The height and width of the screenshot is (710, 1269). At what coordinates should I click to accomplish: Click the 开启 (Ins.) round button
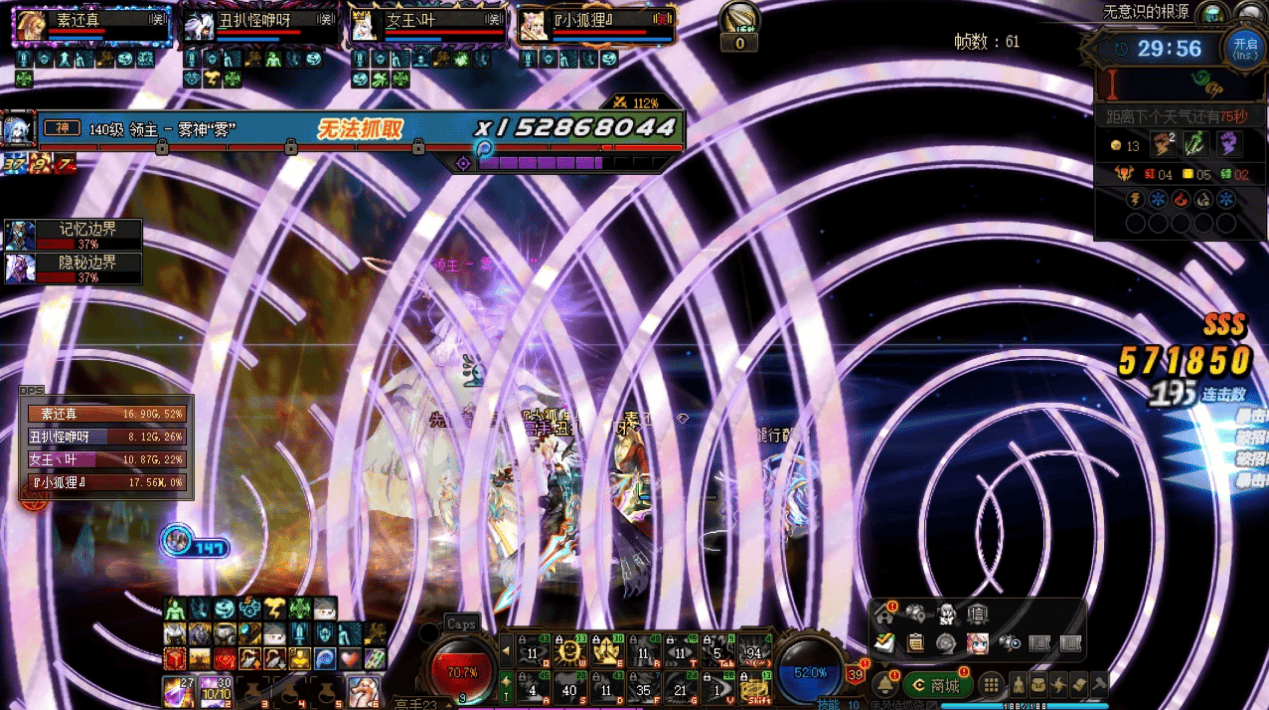click(x=1244, y=47)
